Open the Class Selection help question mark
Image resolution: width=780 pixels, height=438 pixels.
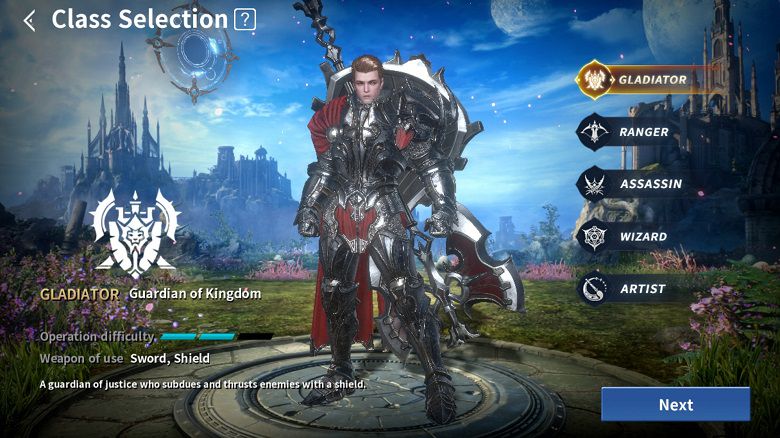(x=244, y=19)
